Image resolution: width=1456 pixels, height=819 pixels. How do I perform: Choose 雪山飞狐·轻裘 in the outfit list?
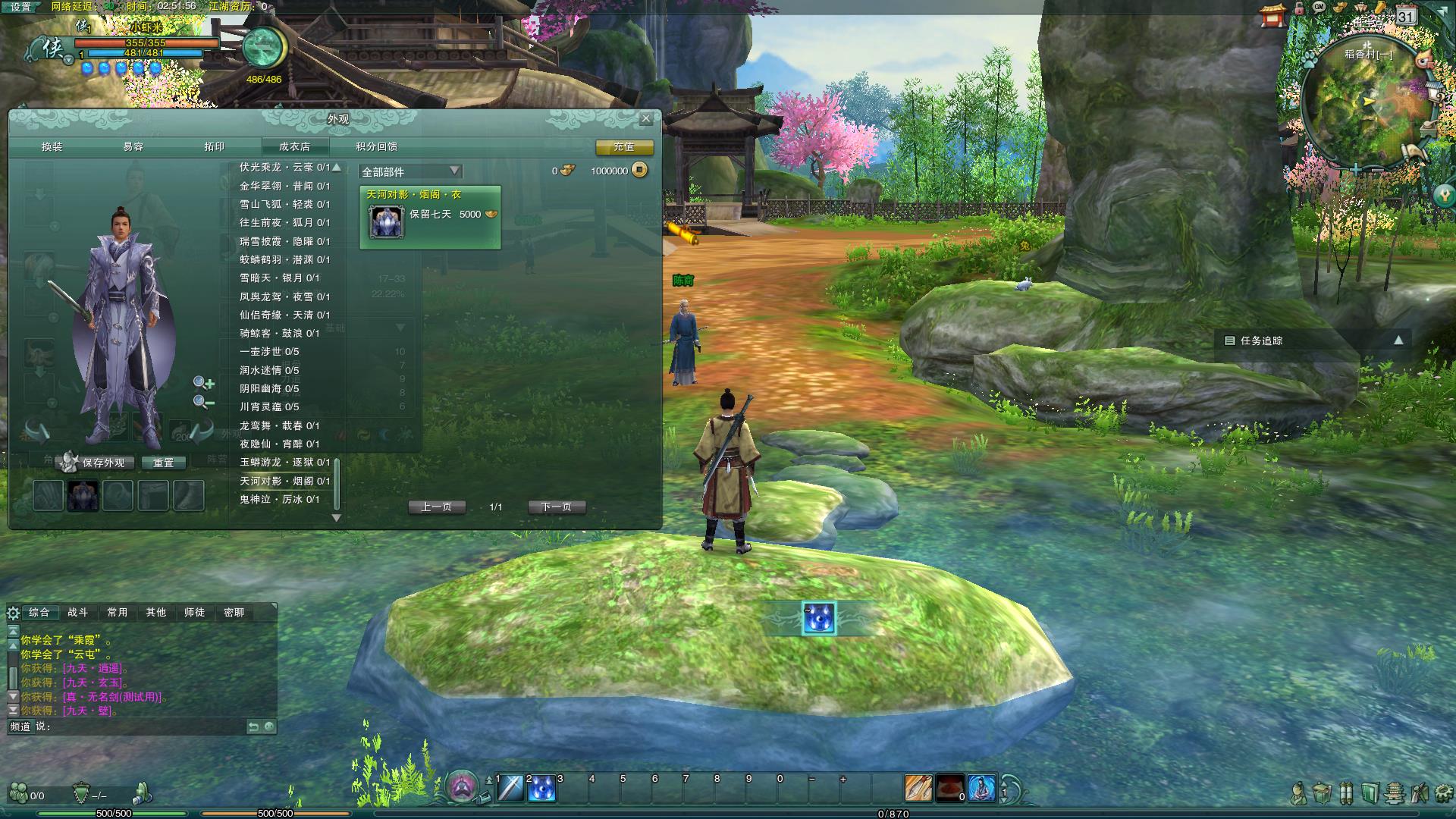pyautogui.click(x=284, y=204)
